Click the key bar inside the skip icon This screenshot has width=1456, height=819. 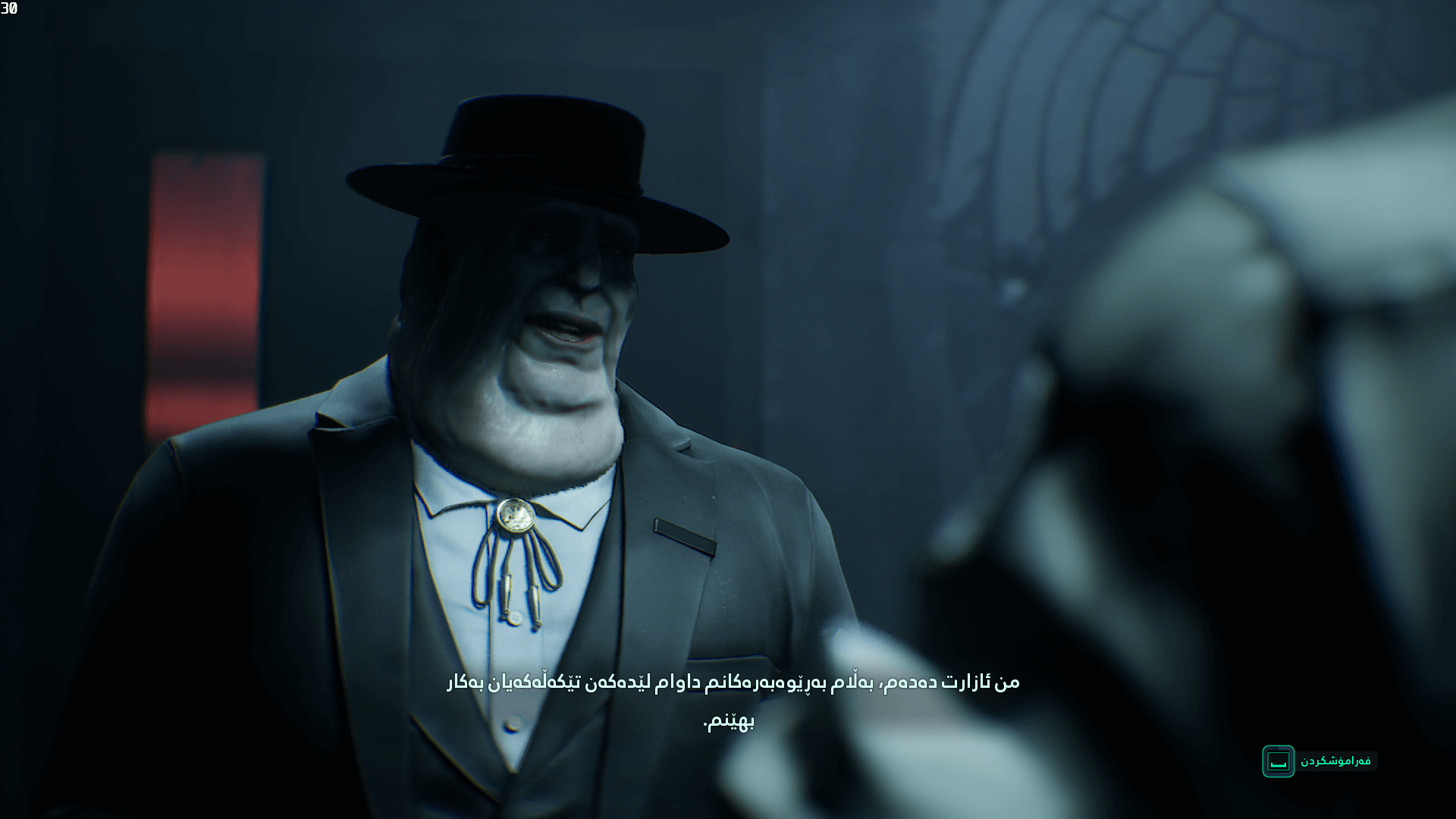1278,766
